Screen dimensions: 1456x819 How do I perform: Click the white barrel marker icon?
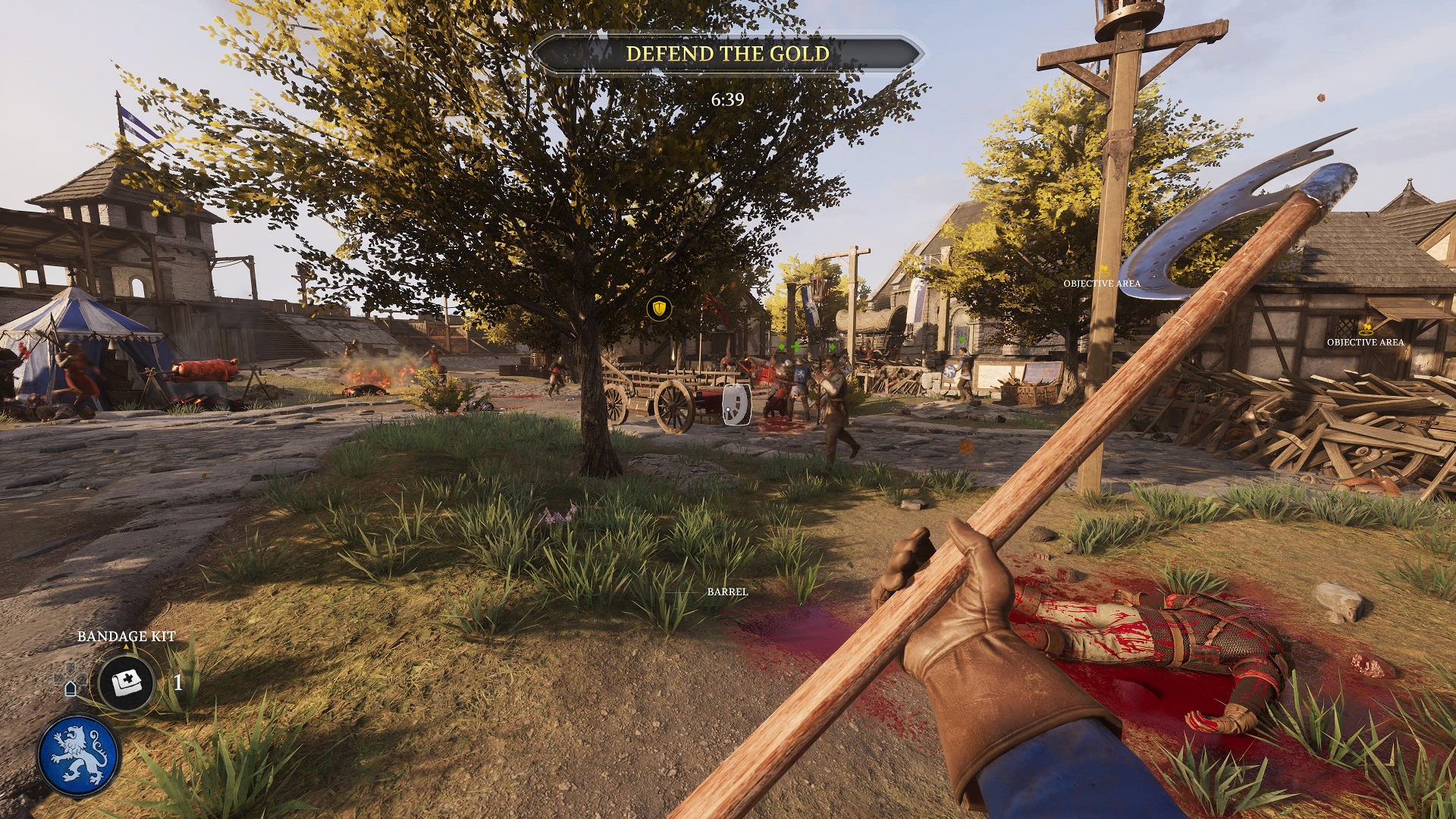[736, 404]
